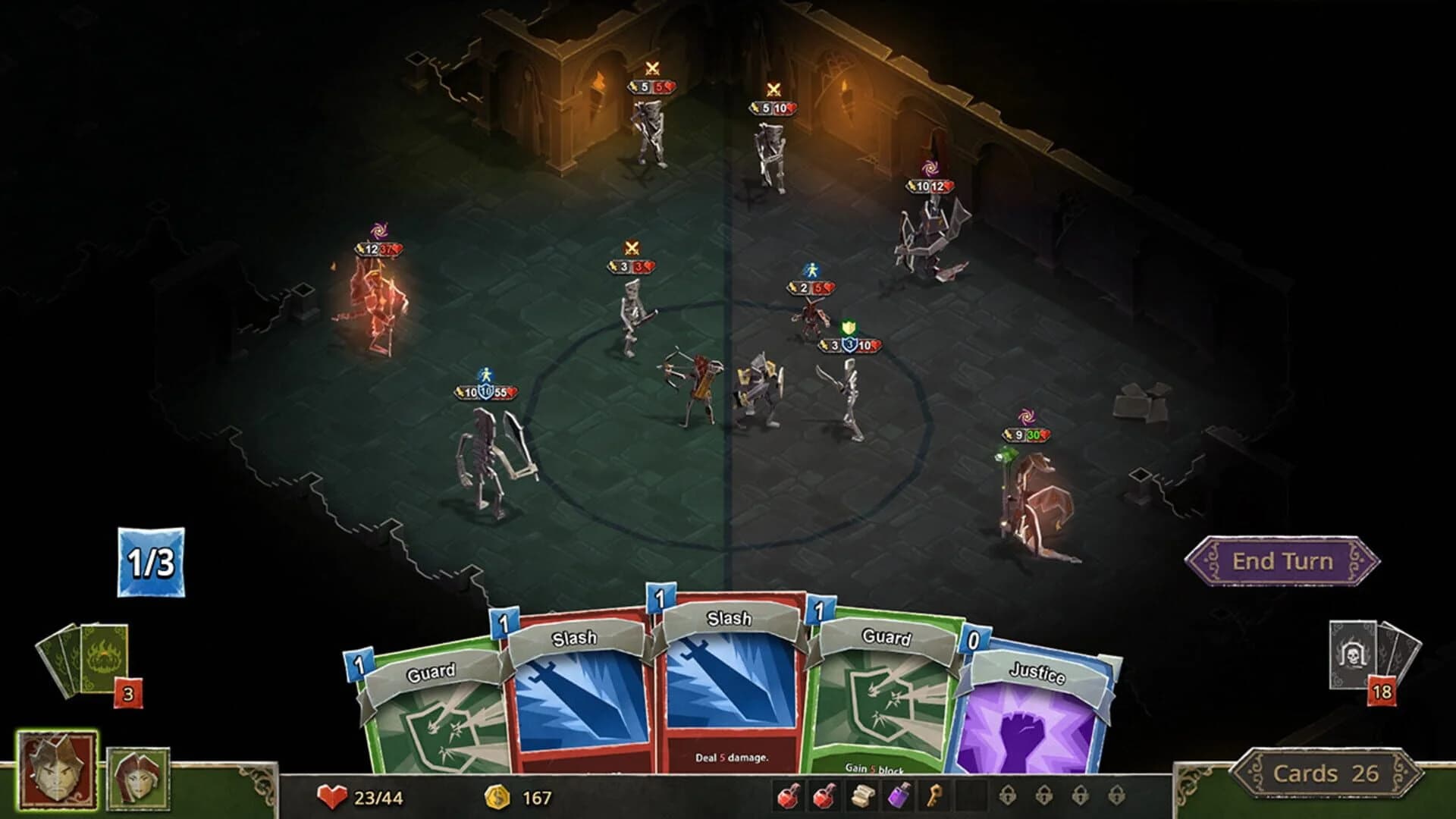Screen dimensions: 1456x819
Task: Click the health bar reading 23/44
Action: pyautogui.click(x=364, y=797)
